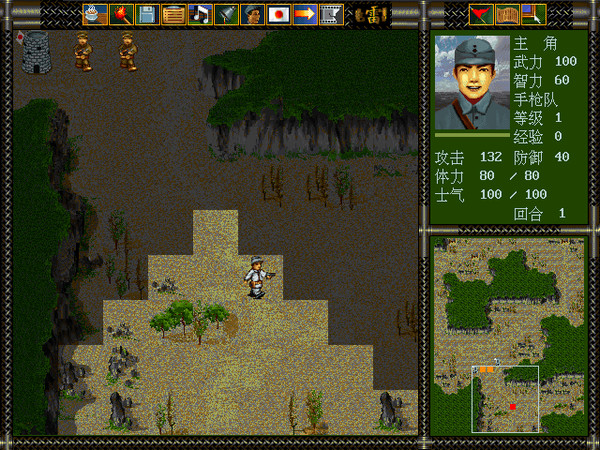
Task: Open the parchment map scroll icon
Action: 507,14
